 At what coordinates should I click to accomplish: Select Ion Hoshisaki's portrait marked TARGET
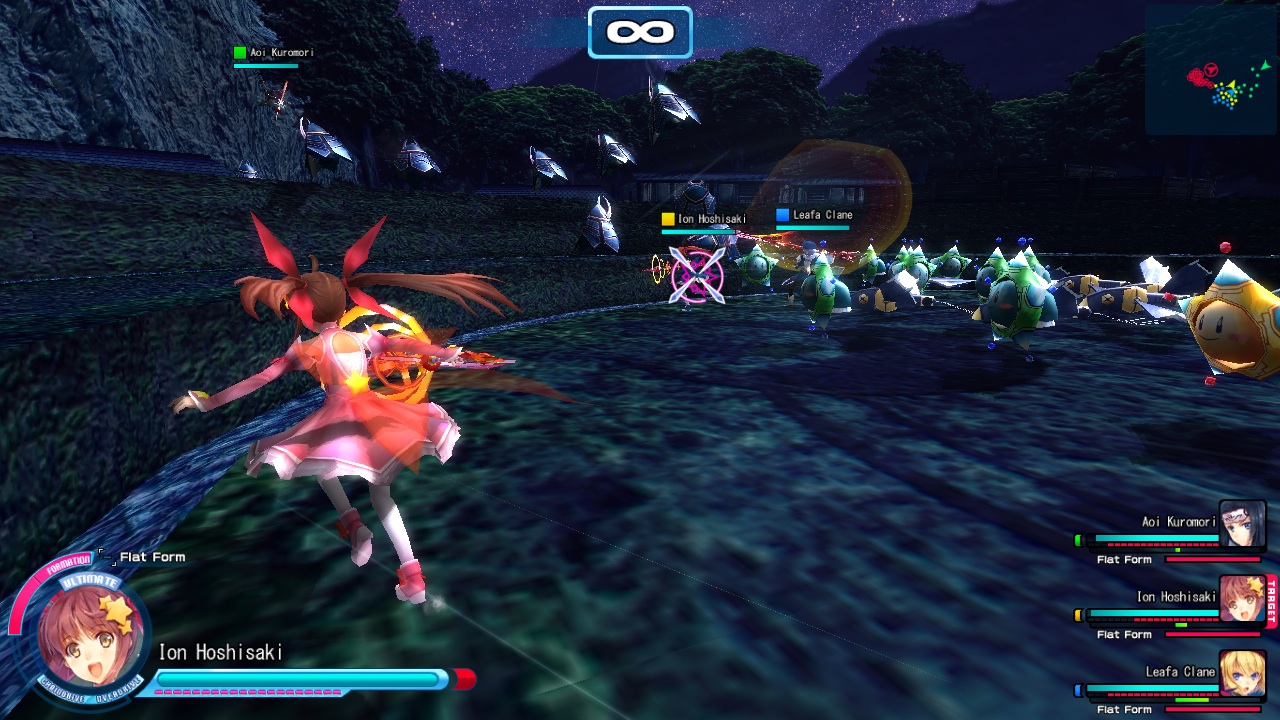[1242, 599]
